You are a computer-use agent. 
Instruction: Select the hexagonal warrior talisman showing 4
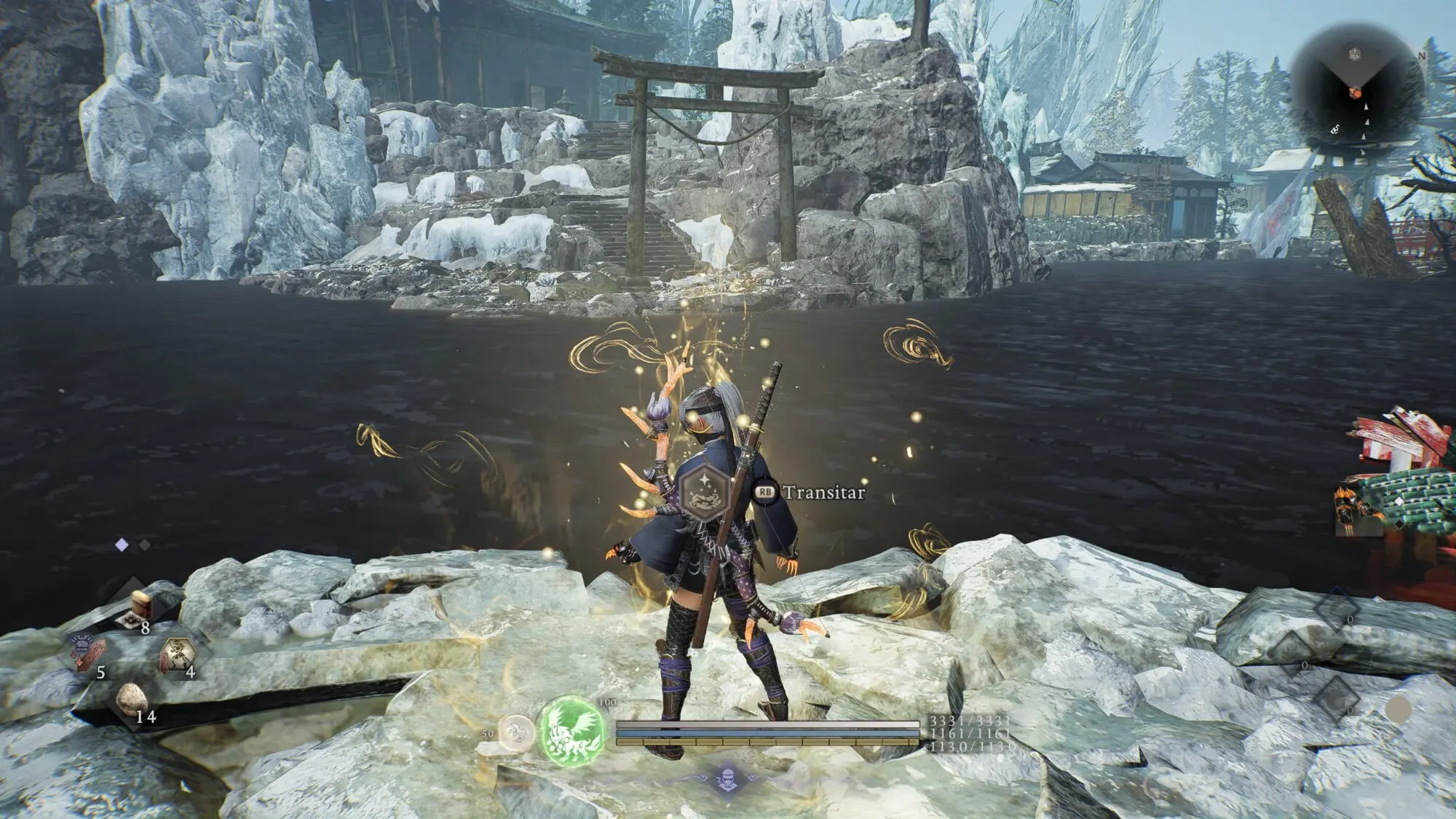click(x=177, y=653)
